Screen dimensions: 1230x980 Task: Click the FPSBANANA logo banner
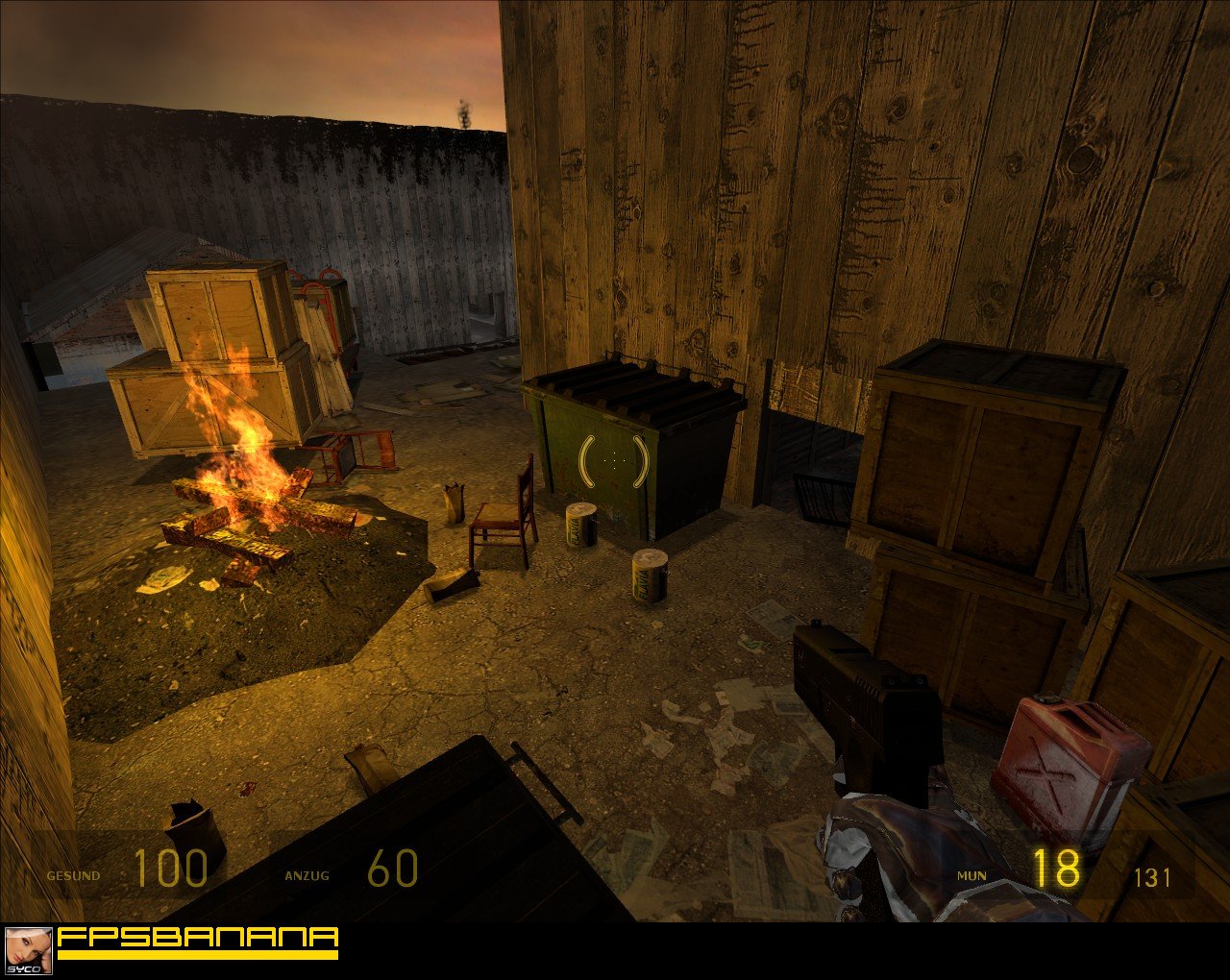coord(198,942)
